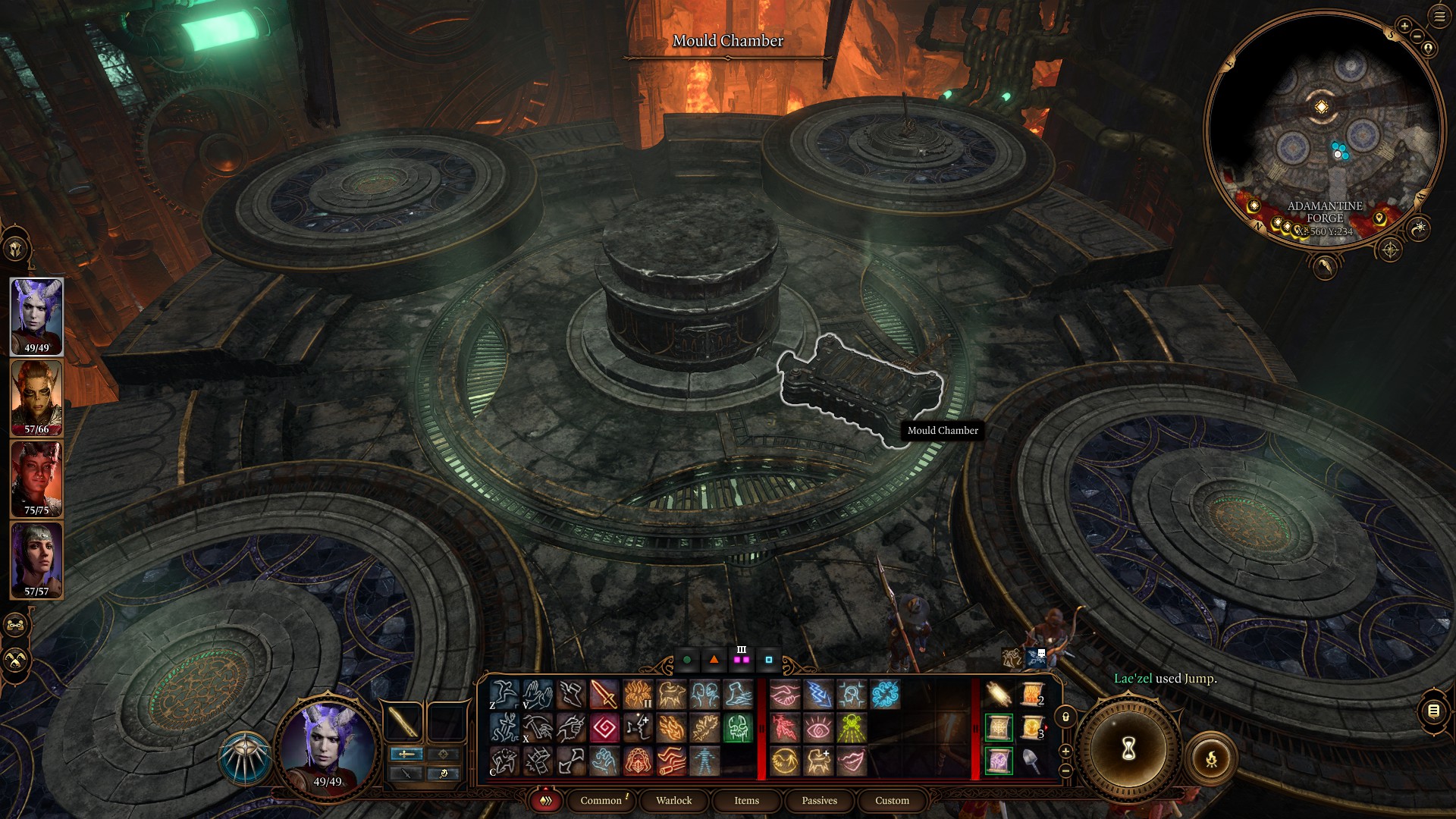The width and height of the screenshot is (1456, 819).
Task: Open the main menu at top right
Action: (x=1439, y=17)
